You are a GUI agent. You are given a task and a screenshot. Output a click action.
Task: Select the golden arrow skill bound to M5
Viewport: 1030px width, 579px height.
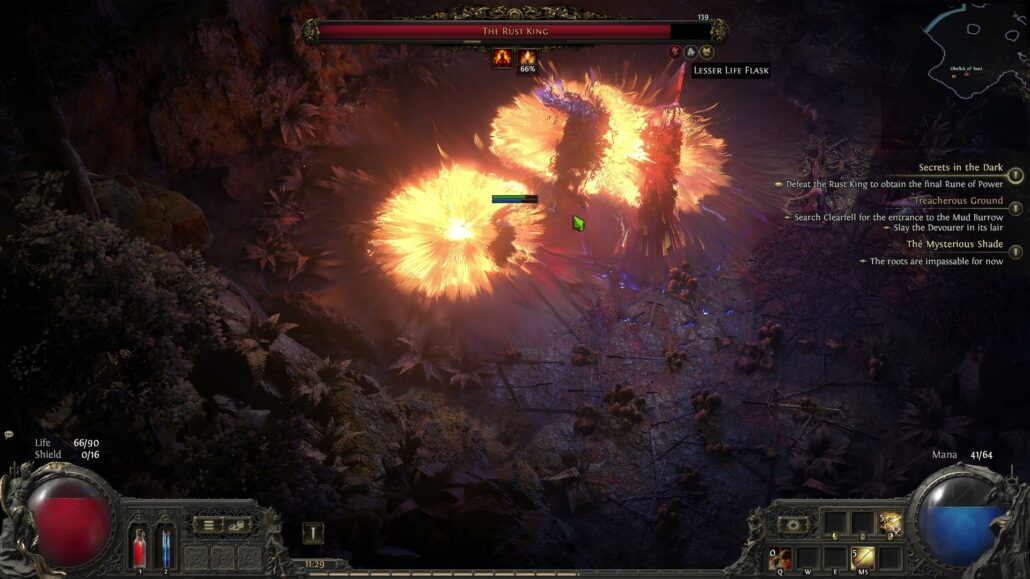coord(862,557)
